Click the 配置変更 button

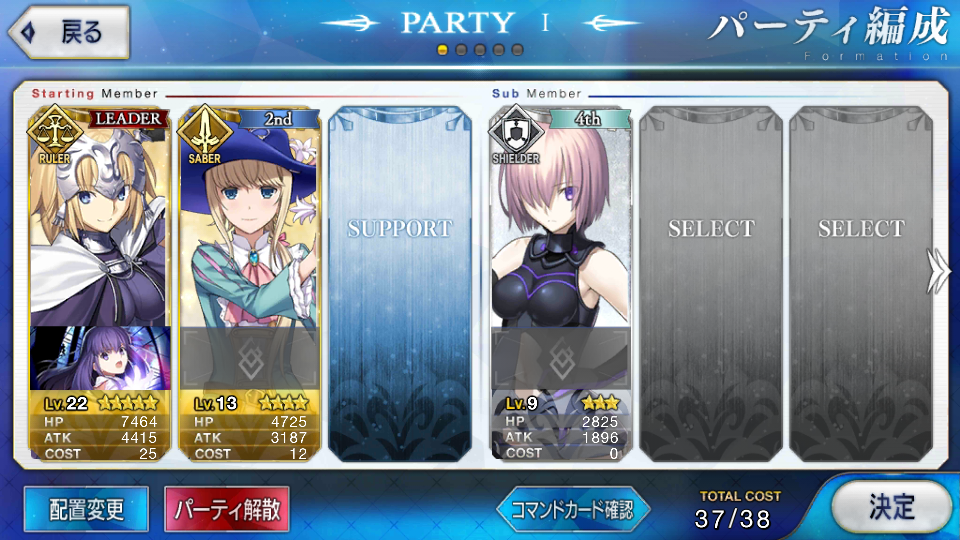tap(86, 509)
